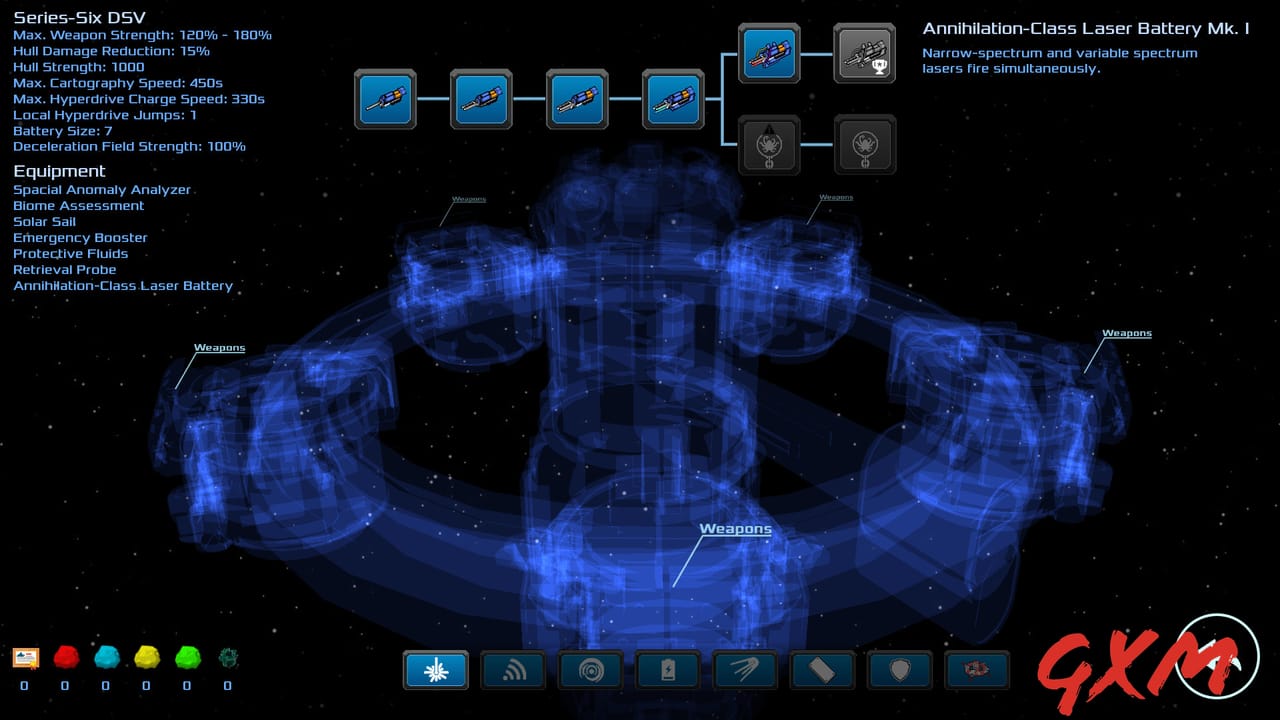Click the trophy-marked laser battery upgrade node
Viewport: 1280px width, 720px height.
coord(865,54)
